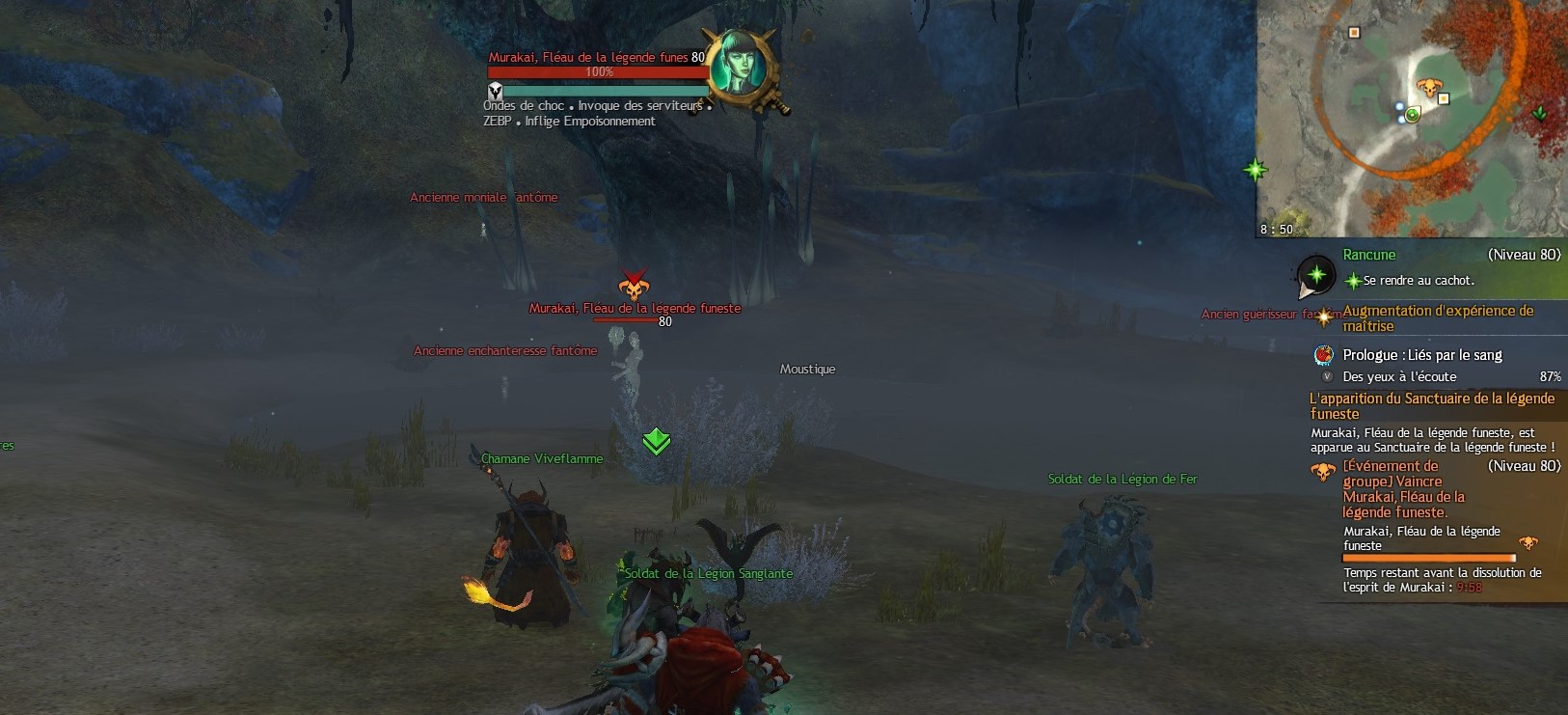Image resolution: width=1568 pixels, height=715 pixels.
Task: Click the charr emblem point of interest on the minimap
Action: (1431, 86)
